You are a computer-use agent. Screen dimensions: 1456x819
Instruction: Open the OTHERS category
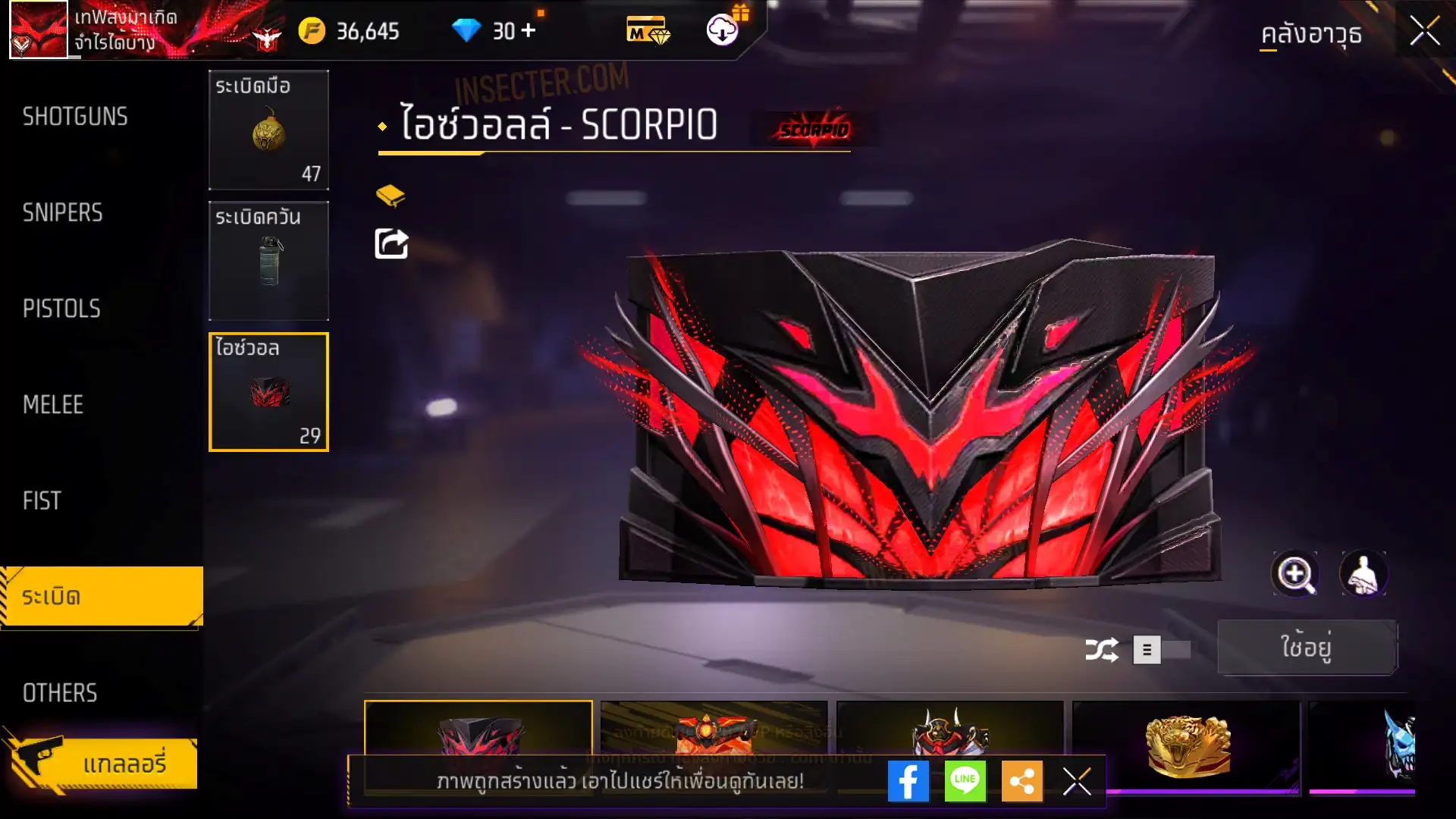tap(60, 692)
